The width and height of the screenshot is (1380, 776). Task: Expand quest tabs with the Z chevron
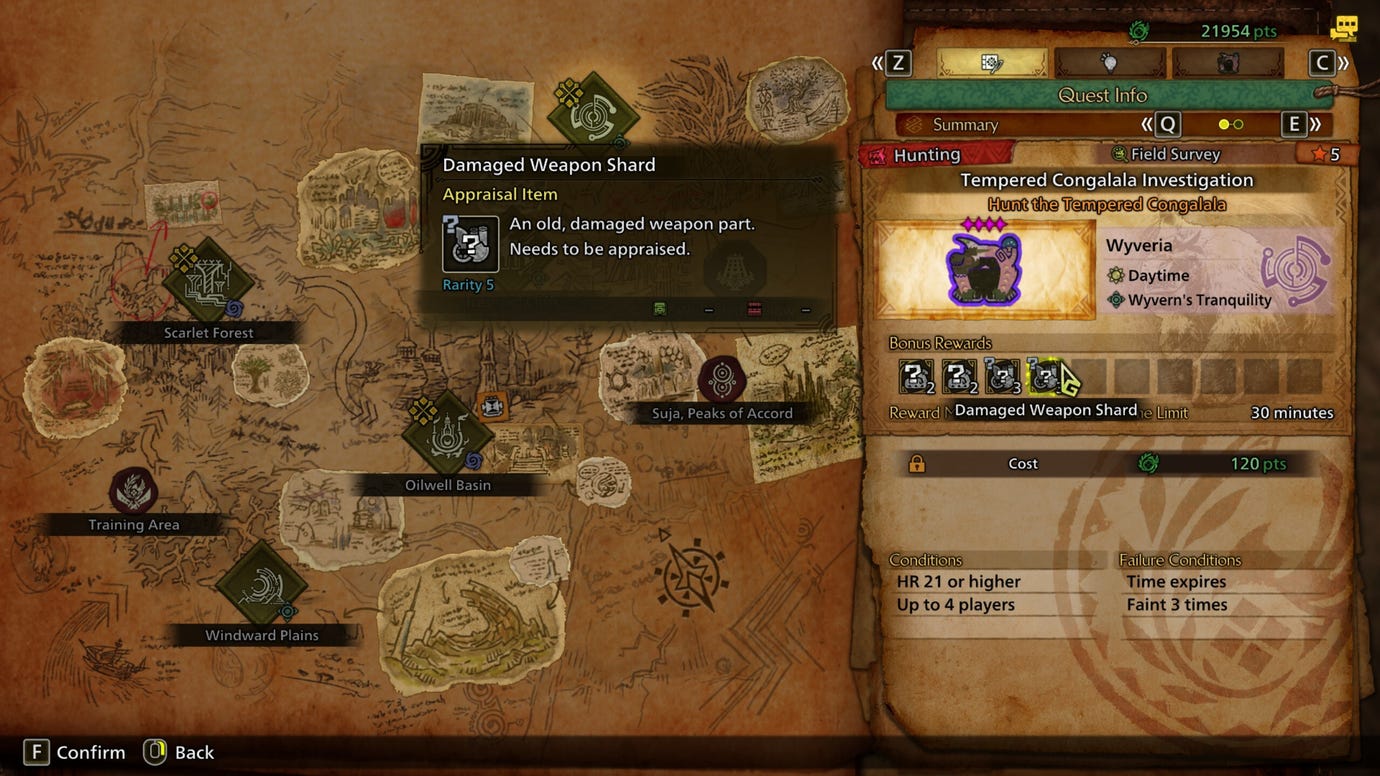[x=897, y=62]
